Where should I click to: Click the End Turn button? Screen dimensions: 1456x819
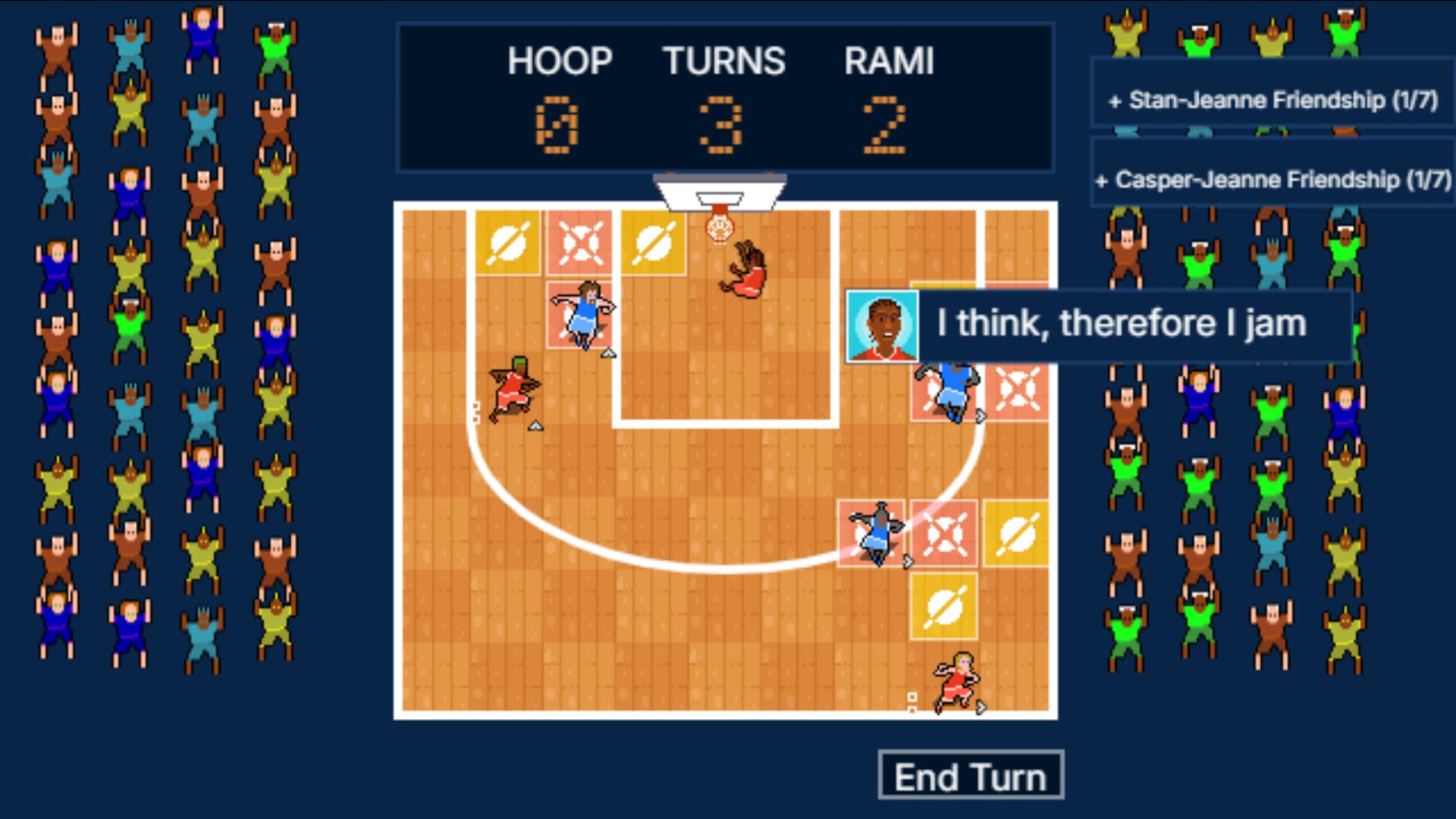click(970, 776)
